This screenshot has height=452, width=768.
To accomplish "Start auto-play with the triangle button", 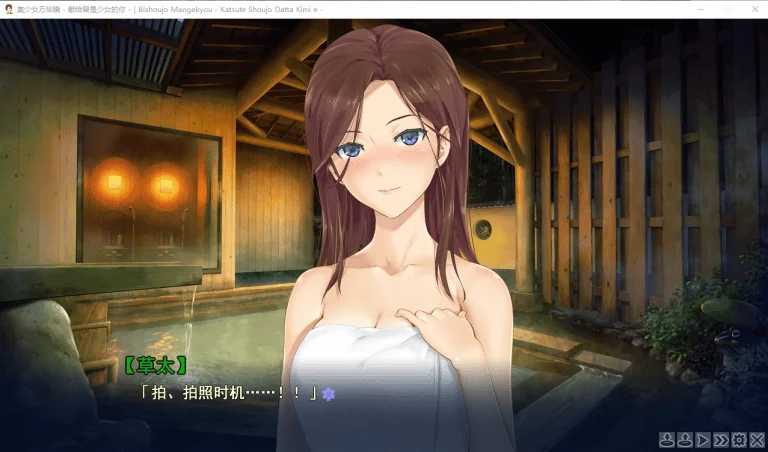I will pos(702,439).
